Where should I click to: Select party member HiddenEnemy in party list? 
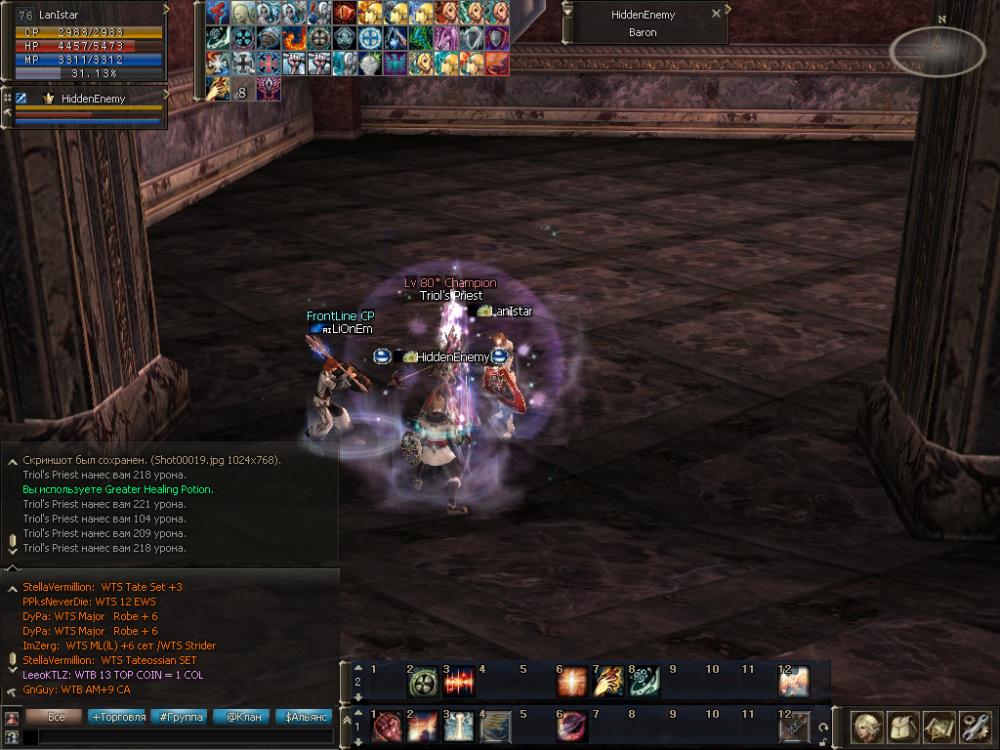[90, 99]
